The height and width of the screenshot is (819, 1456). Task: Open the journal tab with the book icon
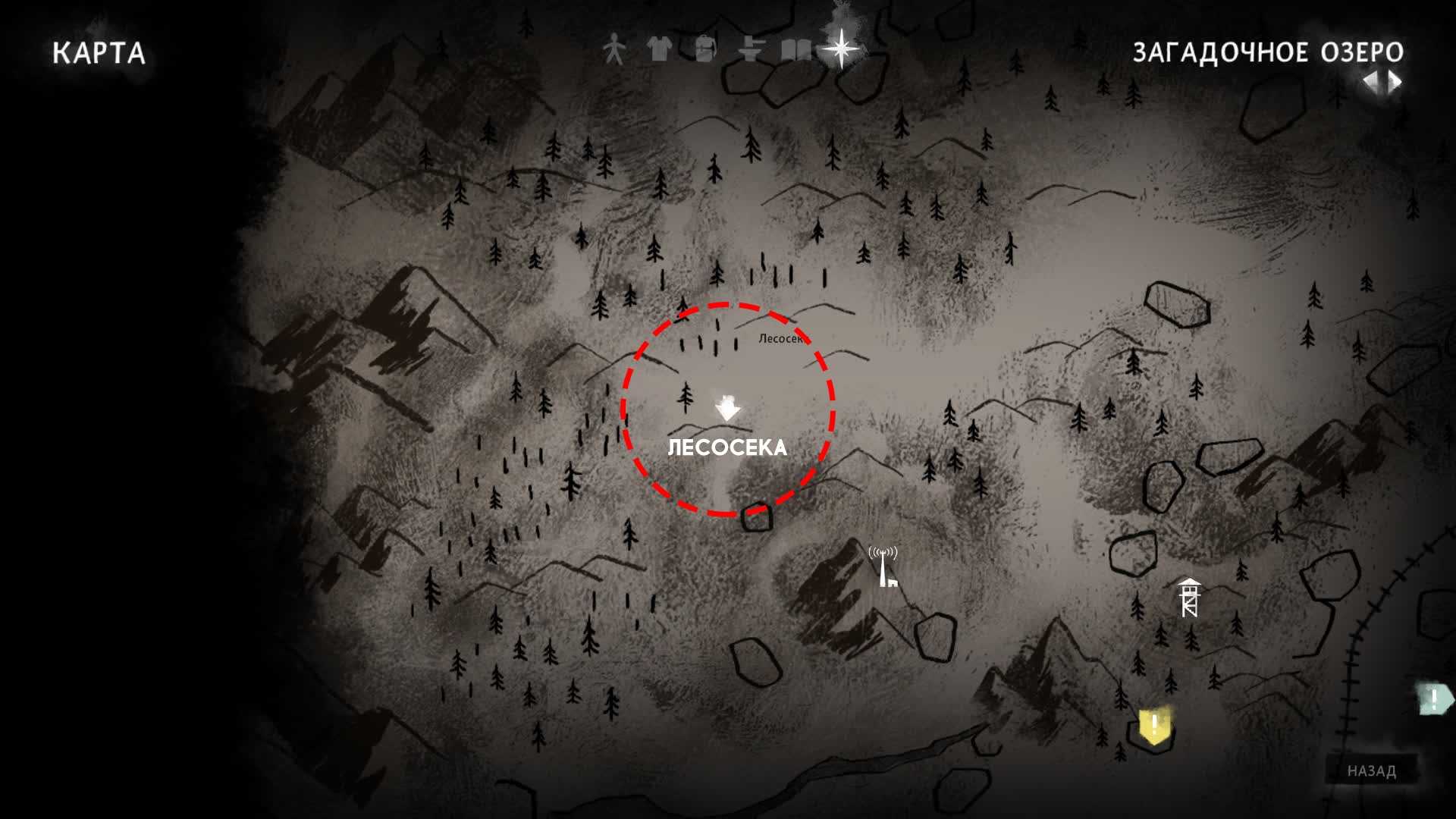796,50
